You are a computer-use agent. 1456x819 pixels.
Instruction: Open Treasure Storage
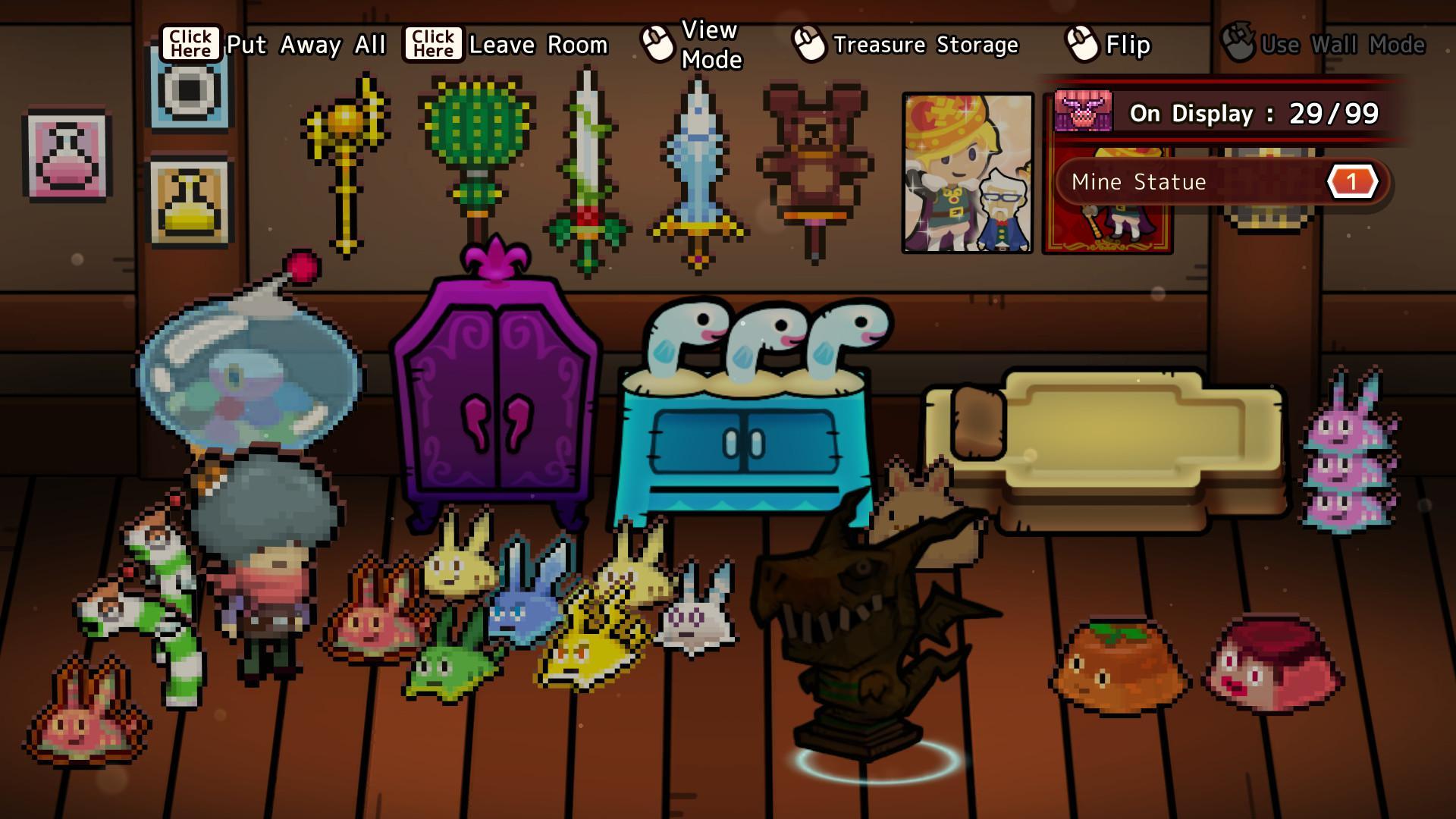tap(925, 44)
